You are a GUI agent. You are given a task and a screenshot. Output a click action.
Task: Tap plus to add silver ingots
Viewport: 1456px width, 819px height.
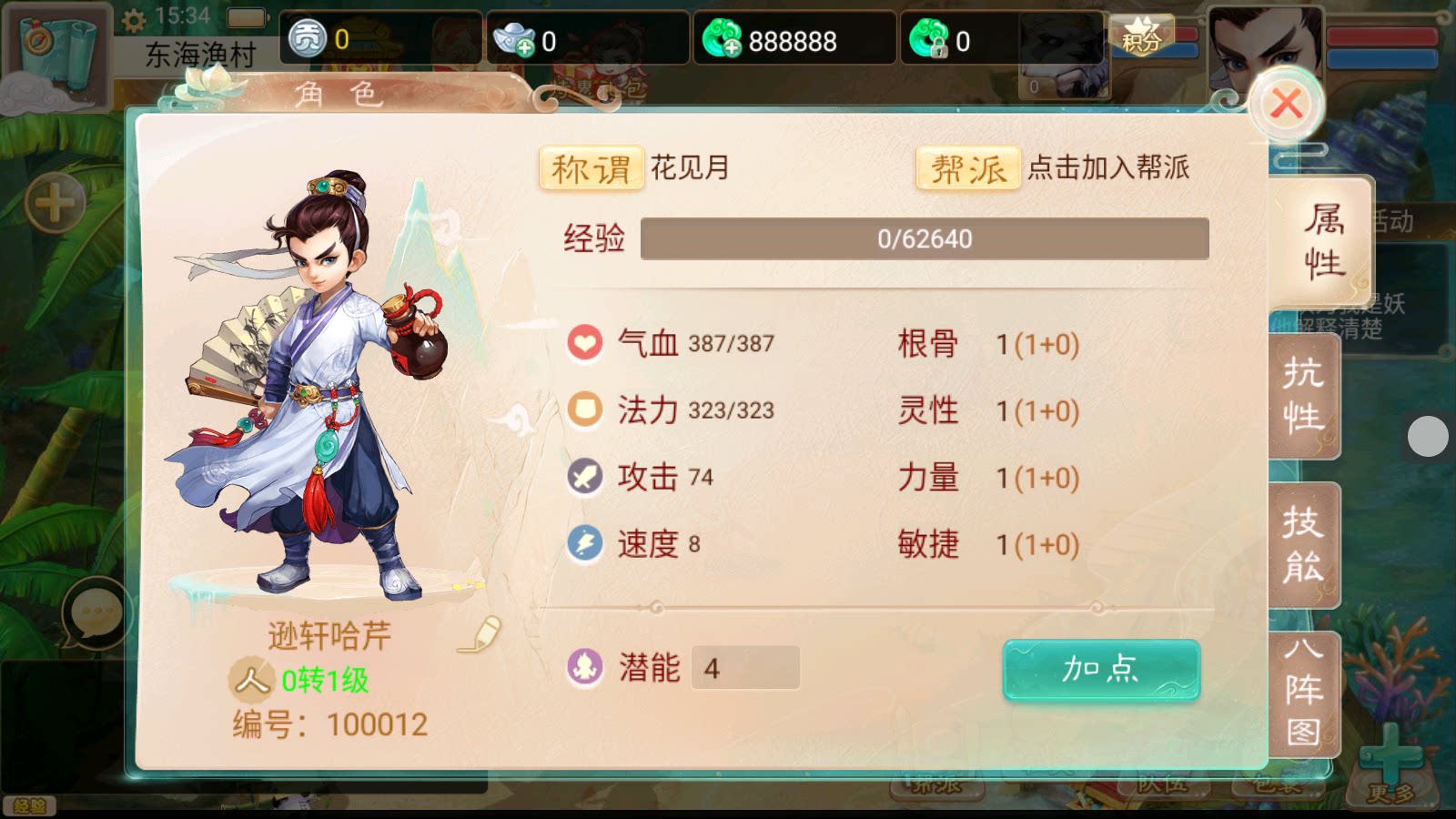[526, 45]
